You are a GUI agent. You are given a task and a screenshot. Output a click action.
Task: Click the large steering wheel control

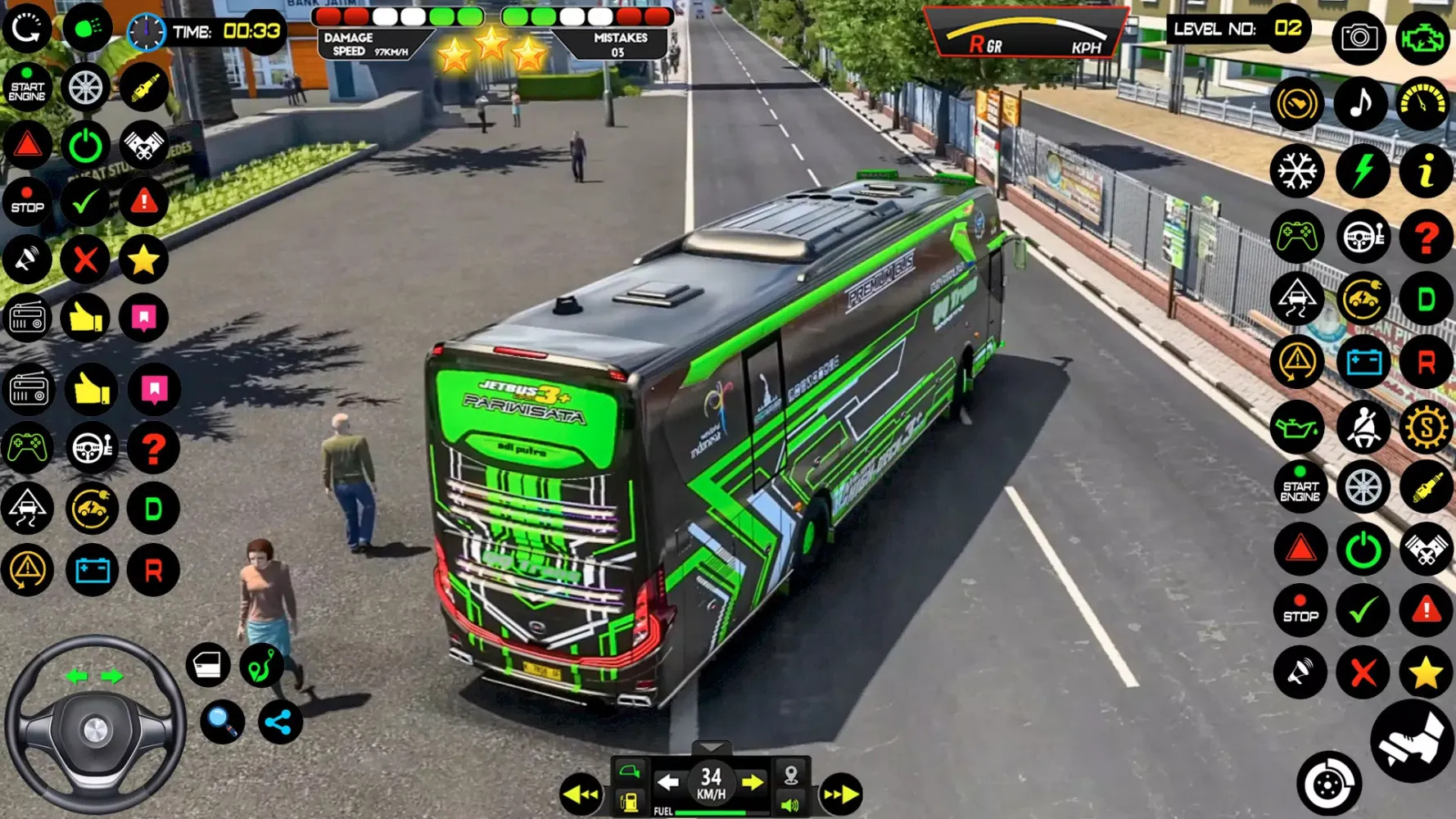click(95, 726)
